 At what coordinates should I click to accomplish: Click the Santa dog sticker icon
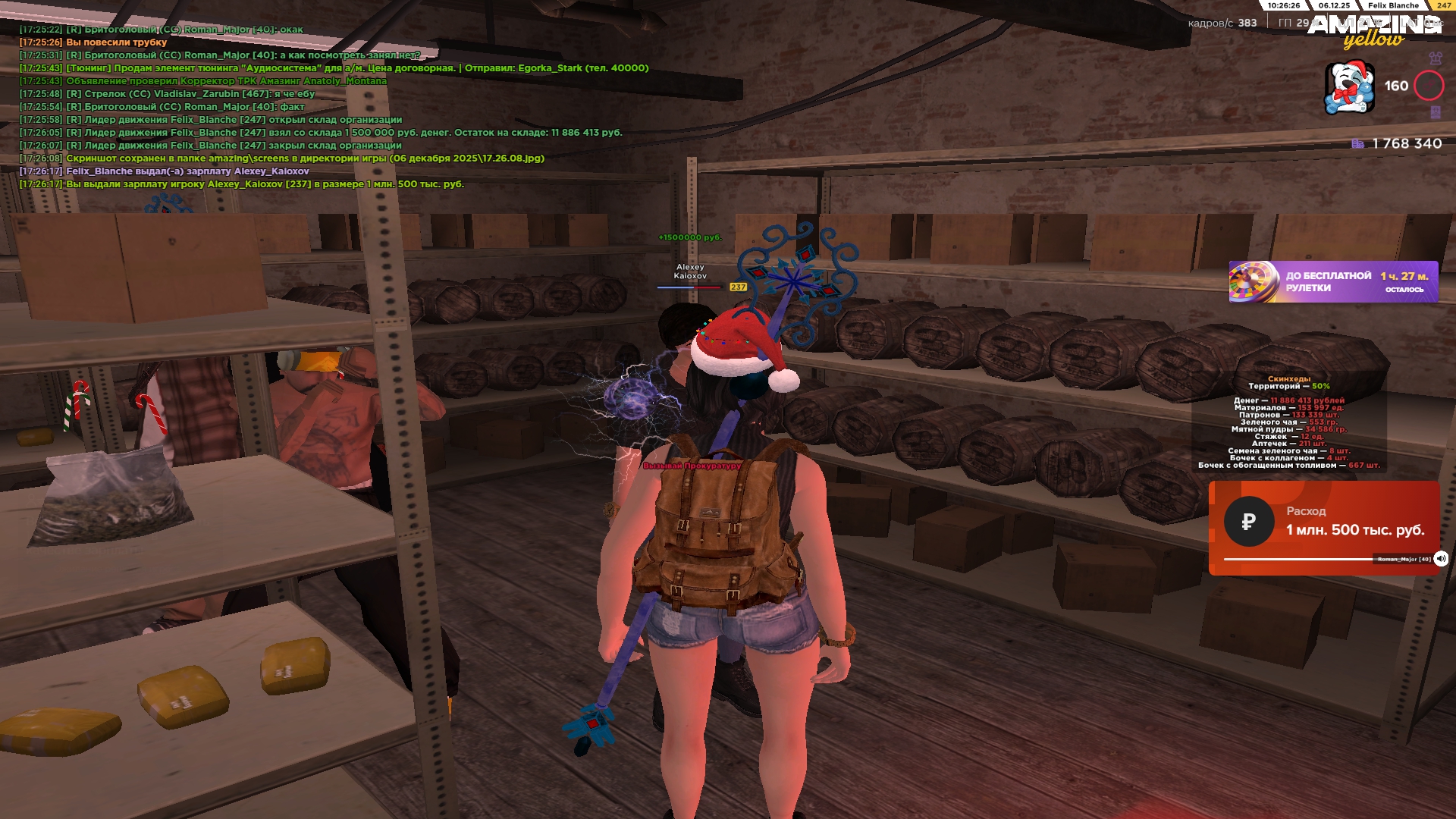(1349, 87)
